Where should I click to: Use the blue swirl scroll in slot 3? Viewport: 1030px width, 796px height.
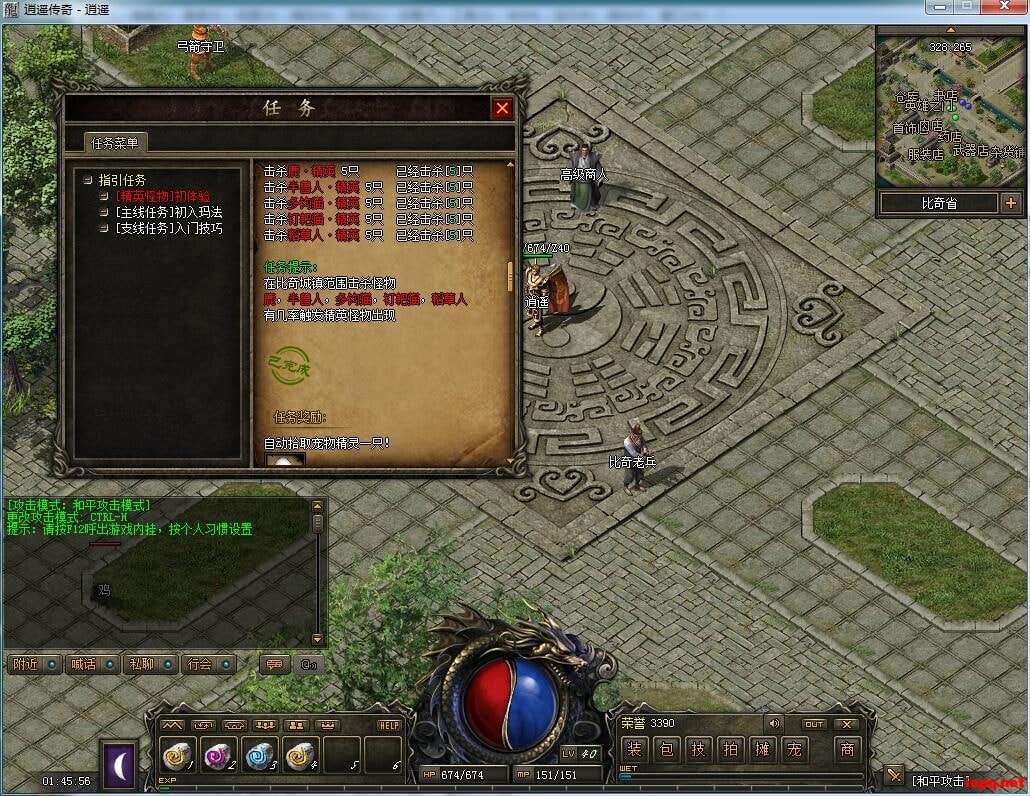pos(259,756)
